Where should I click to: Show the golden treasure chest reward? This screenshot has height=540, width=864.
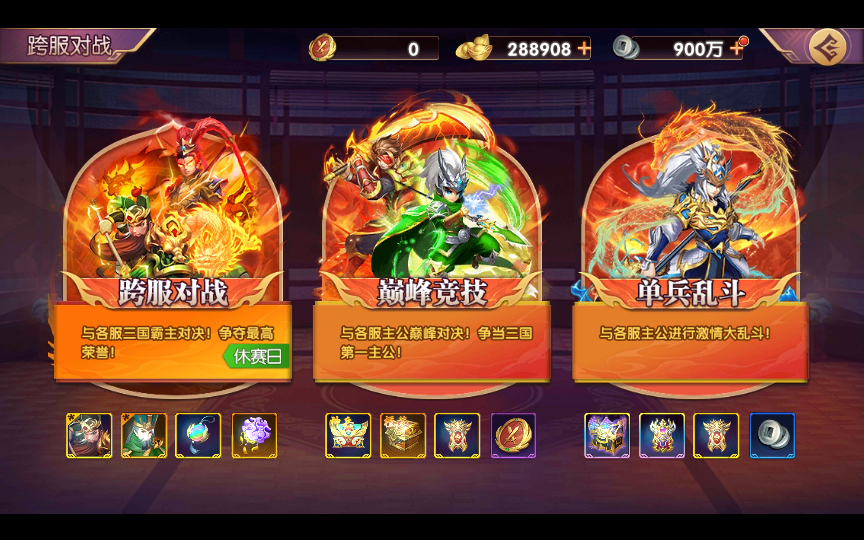403,436
